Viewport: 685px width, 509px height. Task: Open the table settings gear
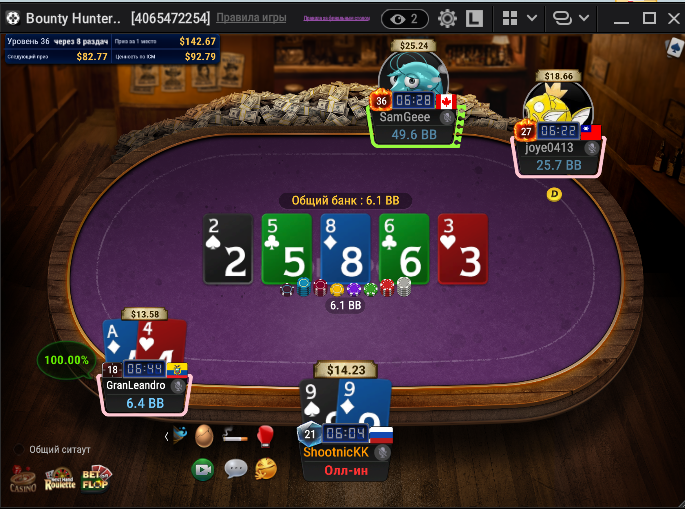tap(447, 18)
